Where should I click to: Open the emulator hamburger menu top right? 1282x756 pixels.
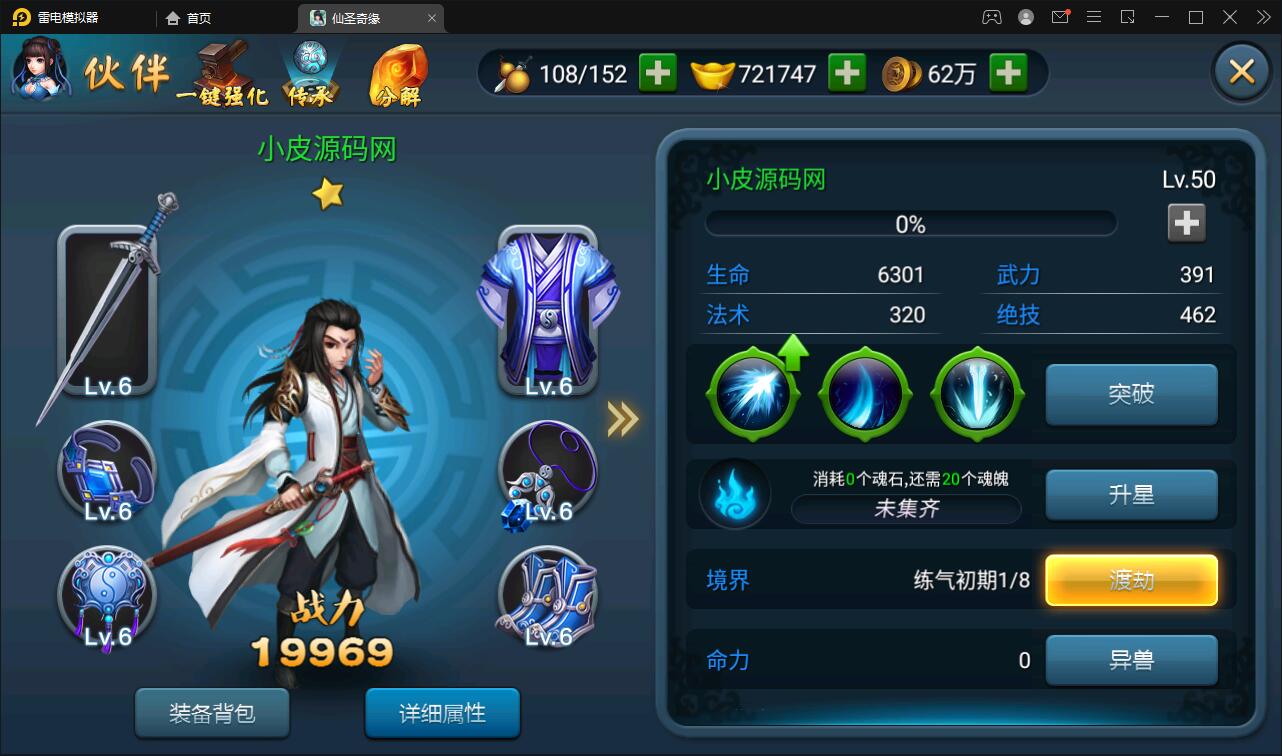[x=1094, y=17]
